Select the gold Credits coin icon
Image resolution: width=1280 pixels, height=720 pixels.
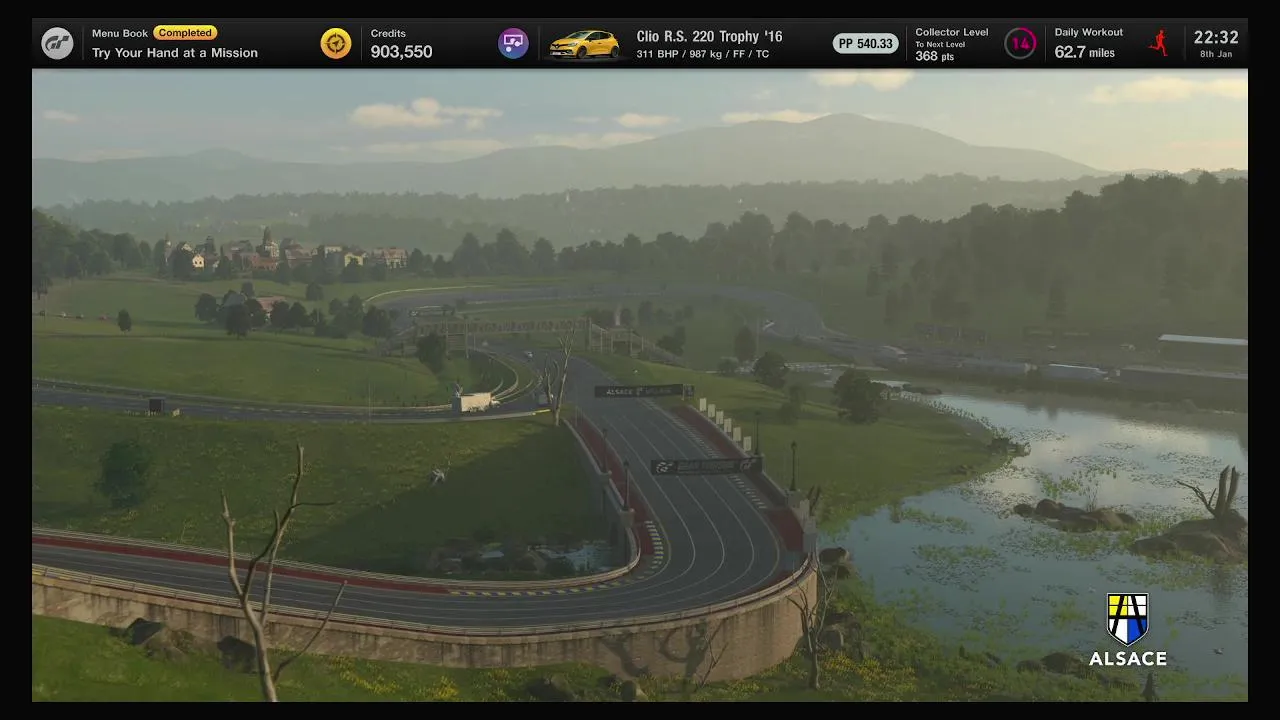click(x=336, y=43)
